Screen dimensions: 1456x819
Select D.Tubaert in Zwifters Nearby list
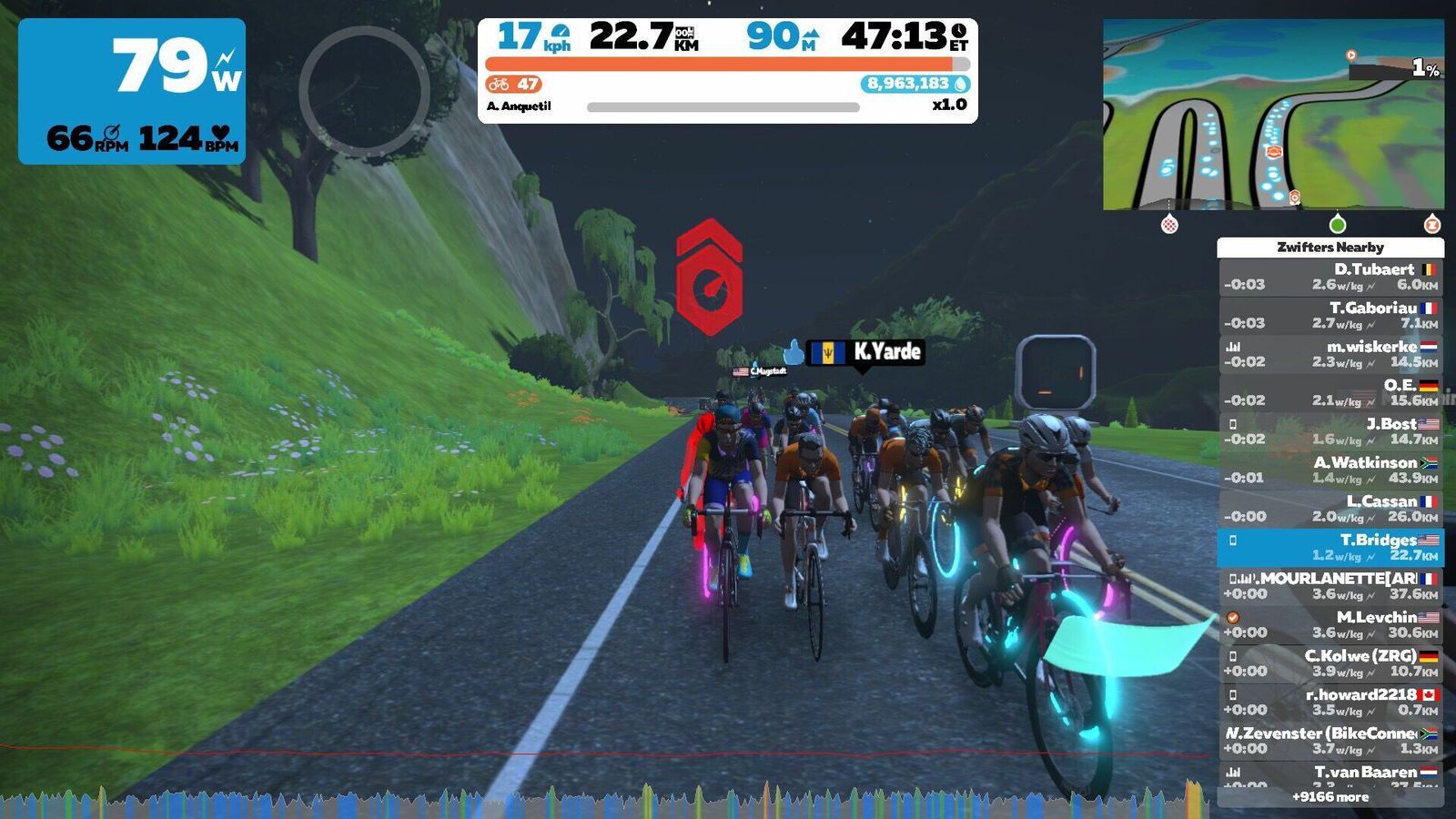[1330, 277]
